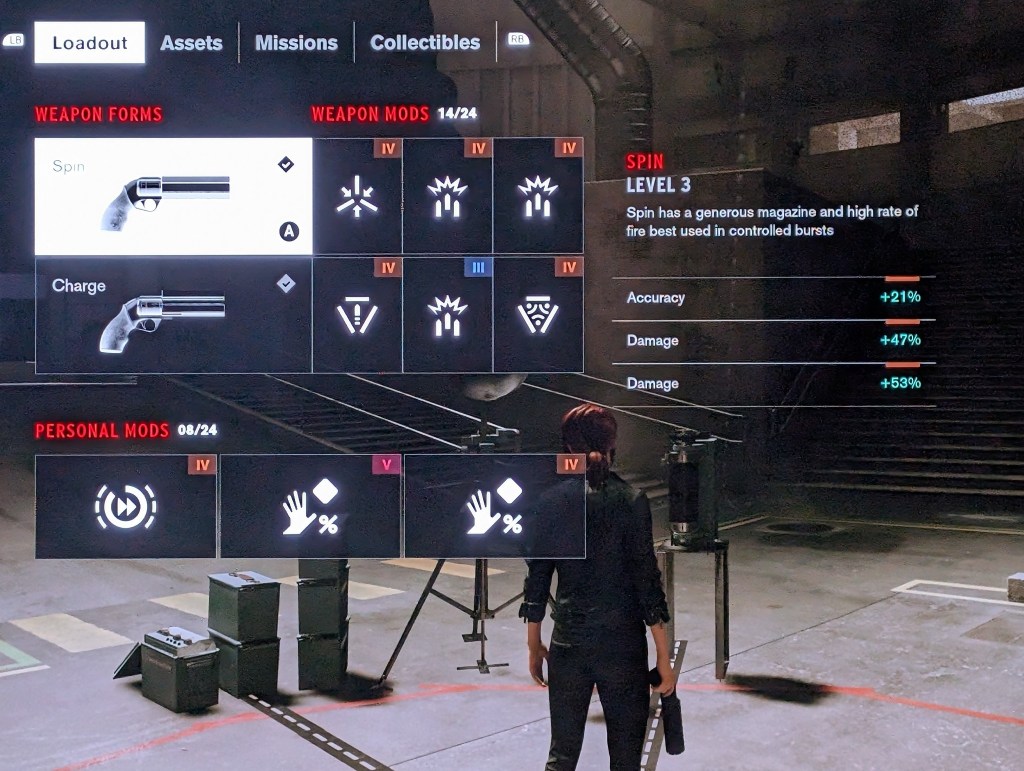Select the level IV hand personal mod
Image resolution: width=1024 pixels, height=771 pixels.
[x=495, y=506]
